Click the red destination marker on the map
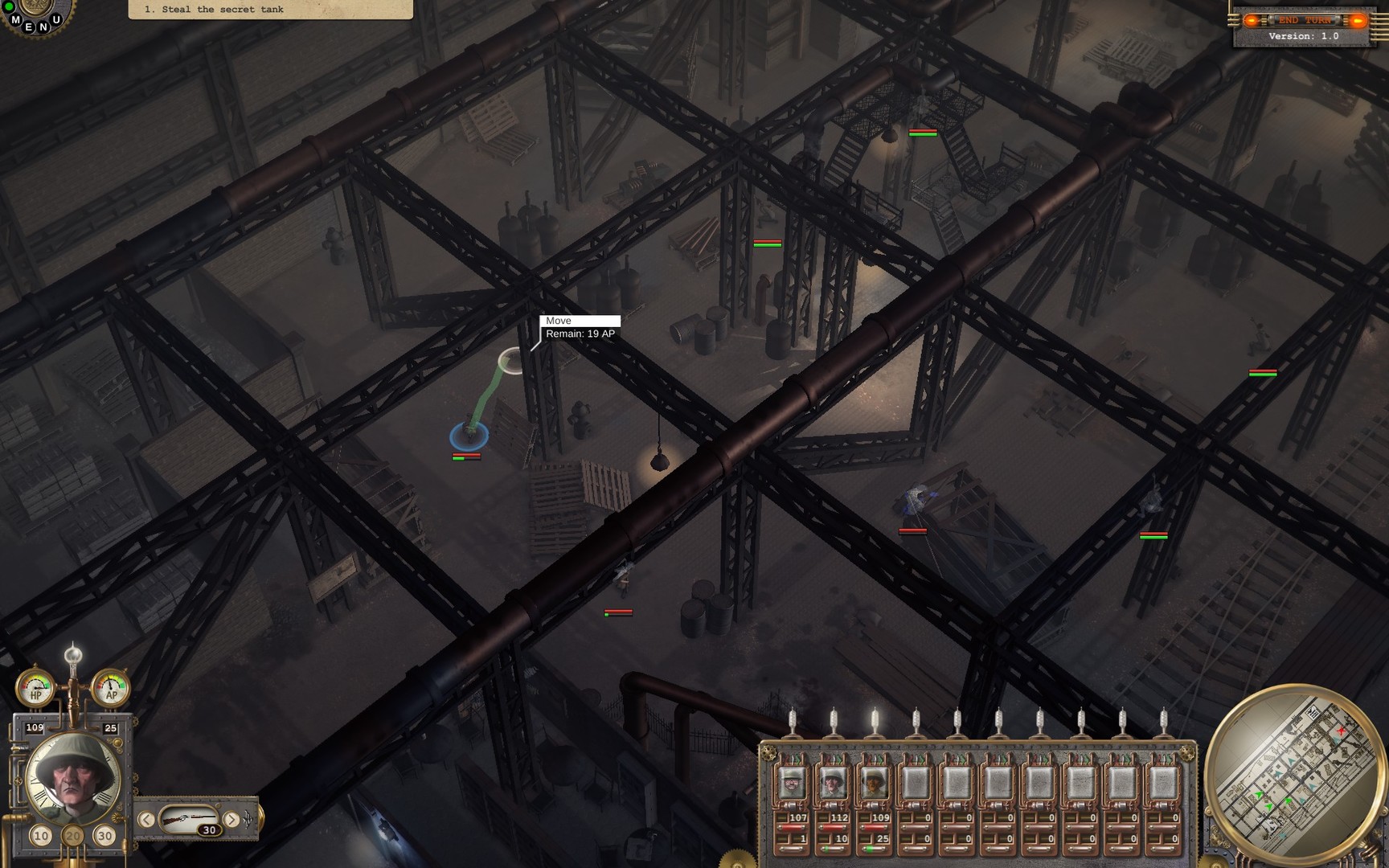 tap(1341, 731)
